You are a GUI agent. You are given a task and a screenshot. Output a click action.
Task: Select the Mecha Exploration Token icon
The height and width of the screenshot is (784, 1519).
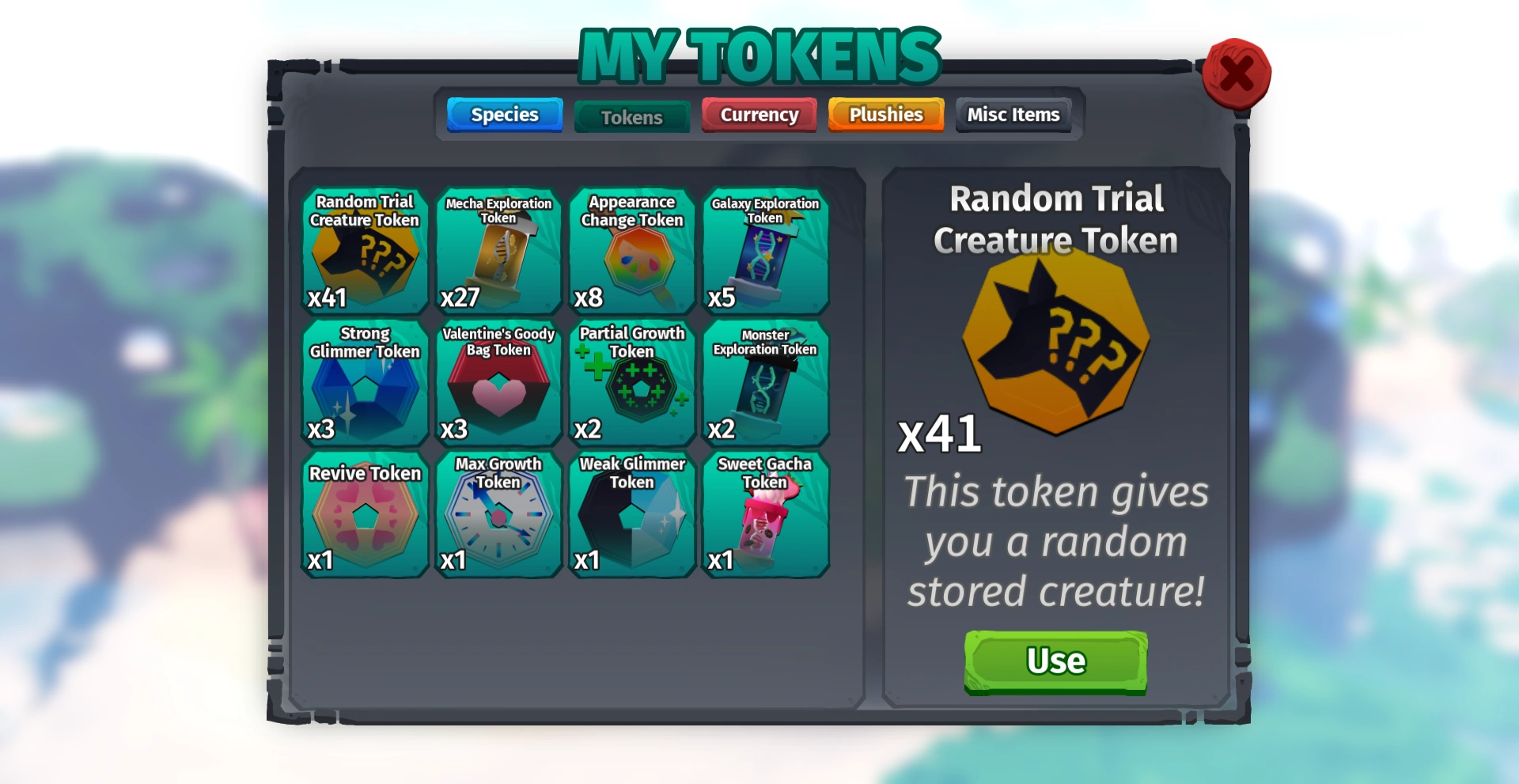[498, 252]
